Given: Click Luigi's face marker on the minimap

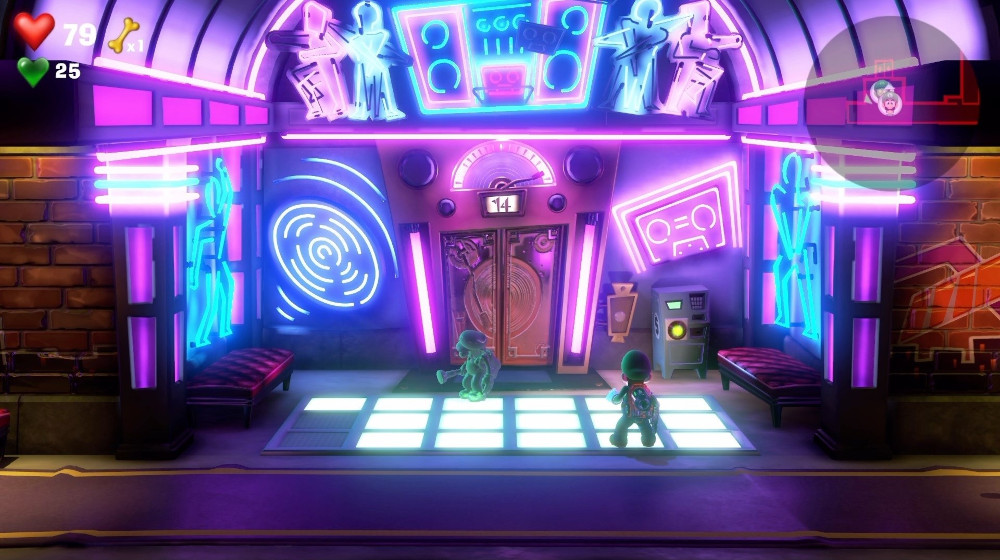Looking at the screenshot, I should coord(883,99).
